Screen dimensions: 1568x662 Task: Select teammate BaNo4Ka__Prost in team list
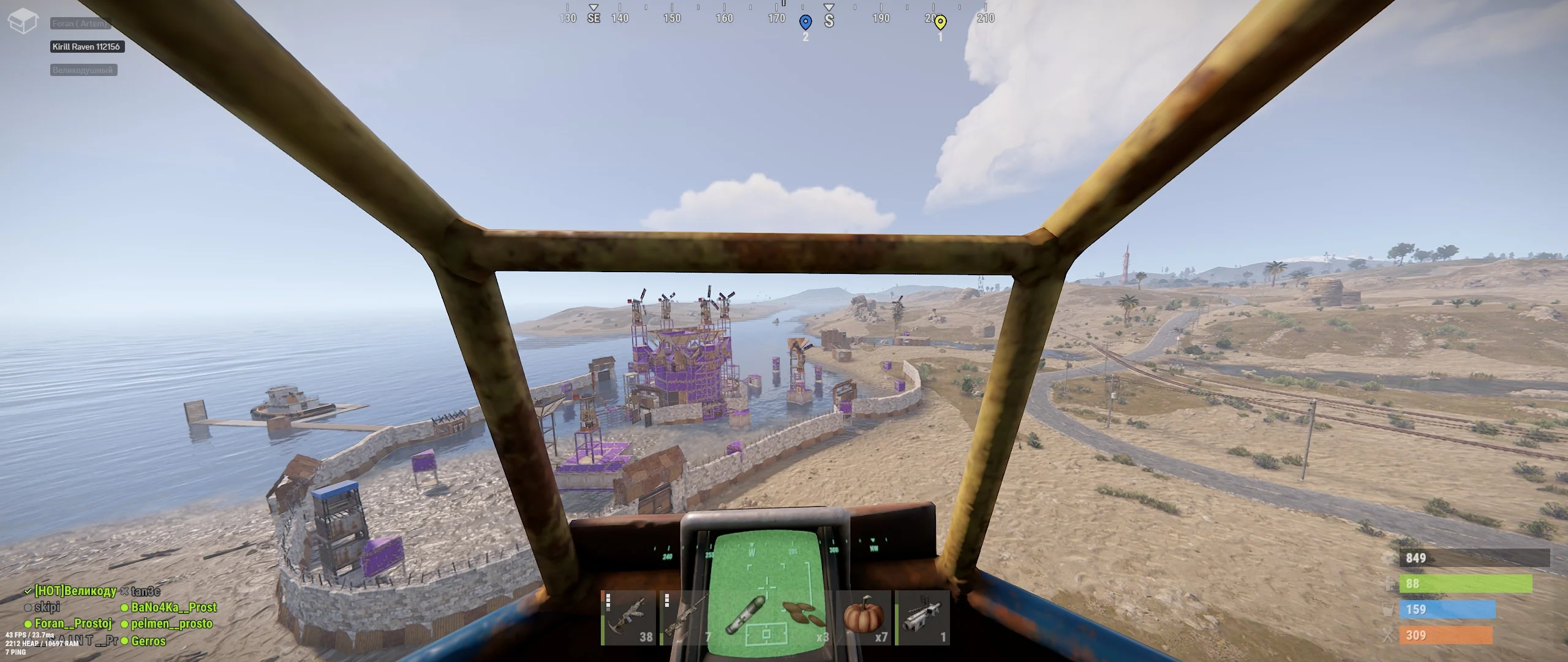[x=173, y=607]
